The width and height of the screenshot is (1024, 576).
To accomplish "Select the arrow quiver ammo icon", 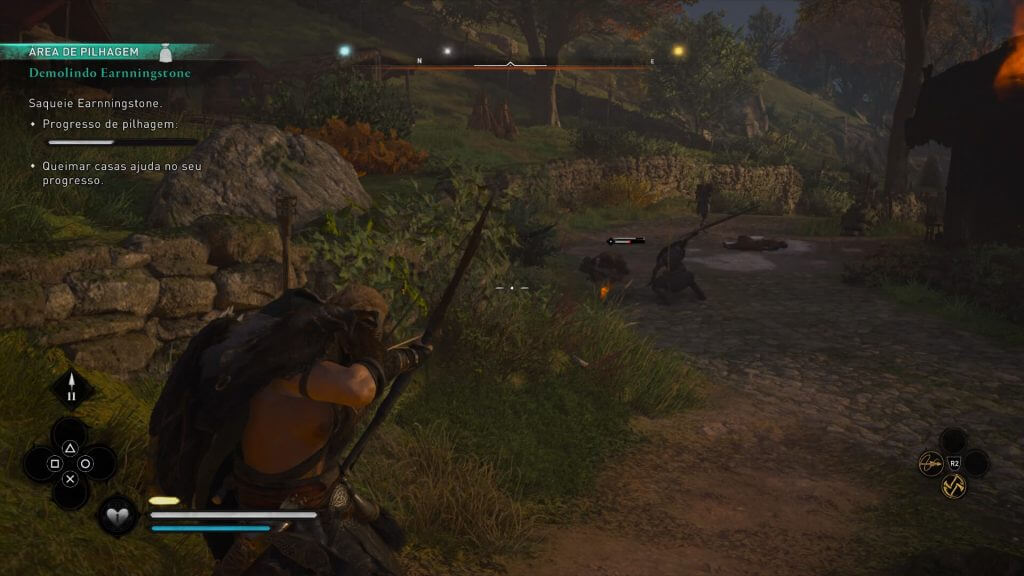I will click(x=72, y=388).
